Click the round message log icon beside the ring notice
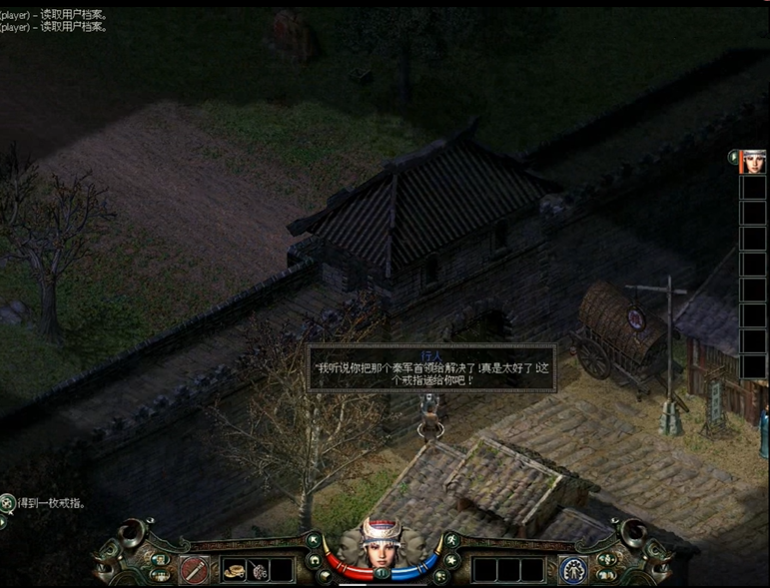The image size is (770, 588). (8, 503)
